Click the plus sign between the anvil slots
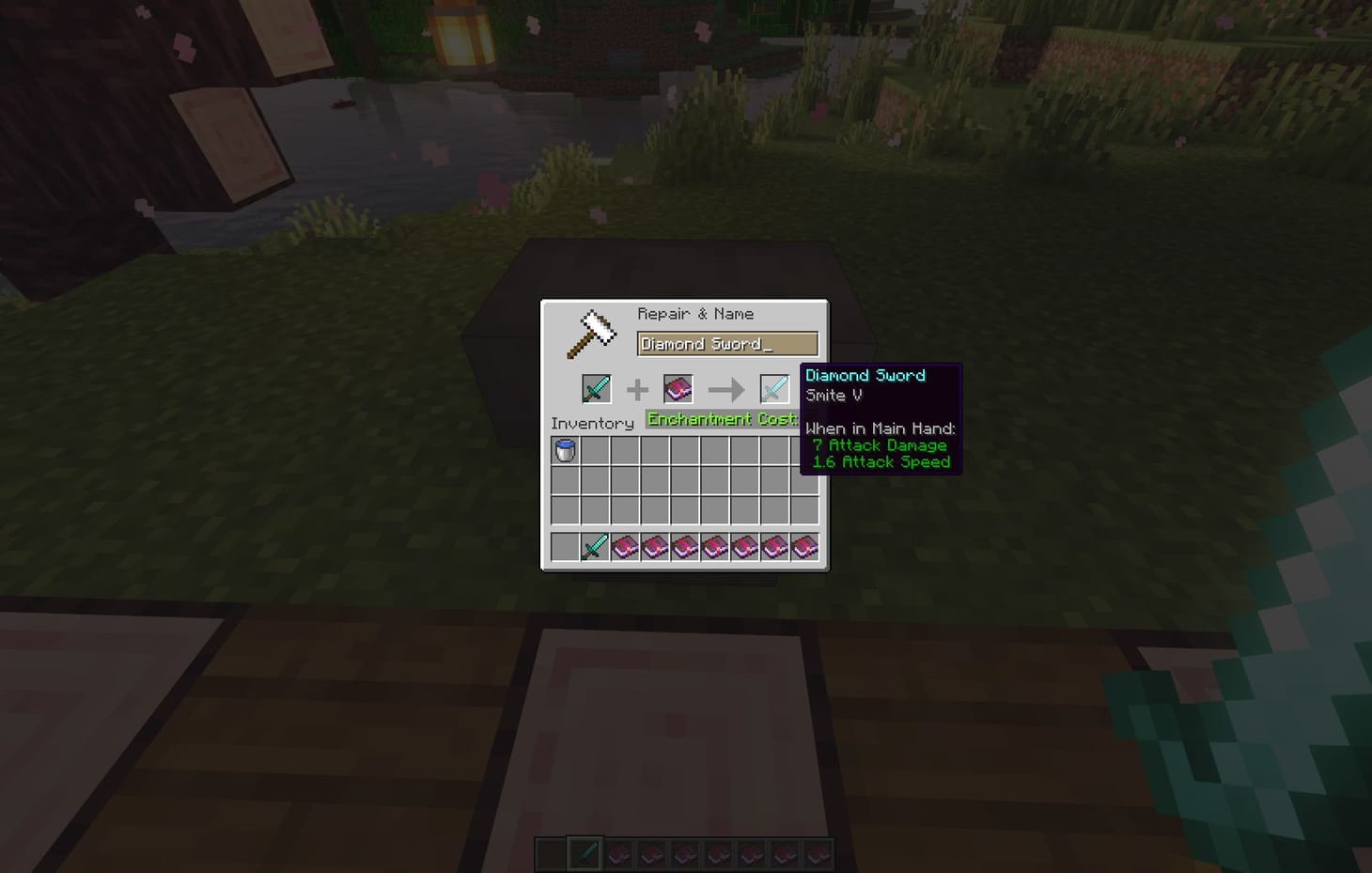Screen dimensions: 1372x873 pyautogui.click(x=638, y=388)
